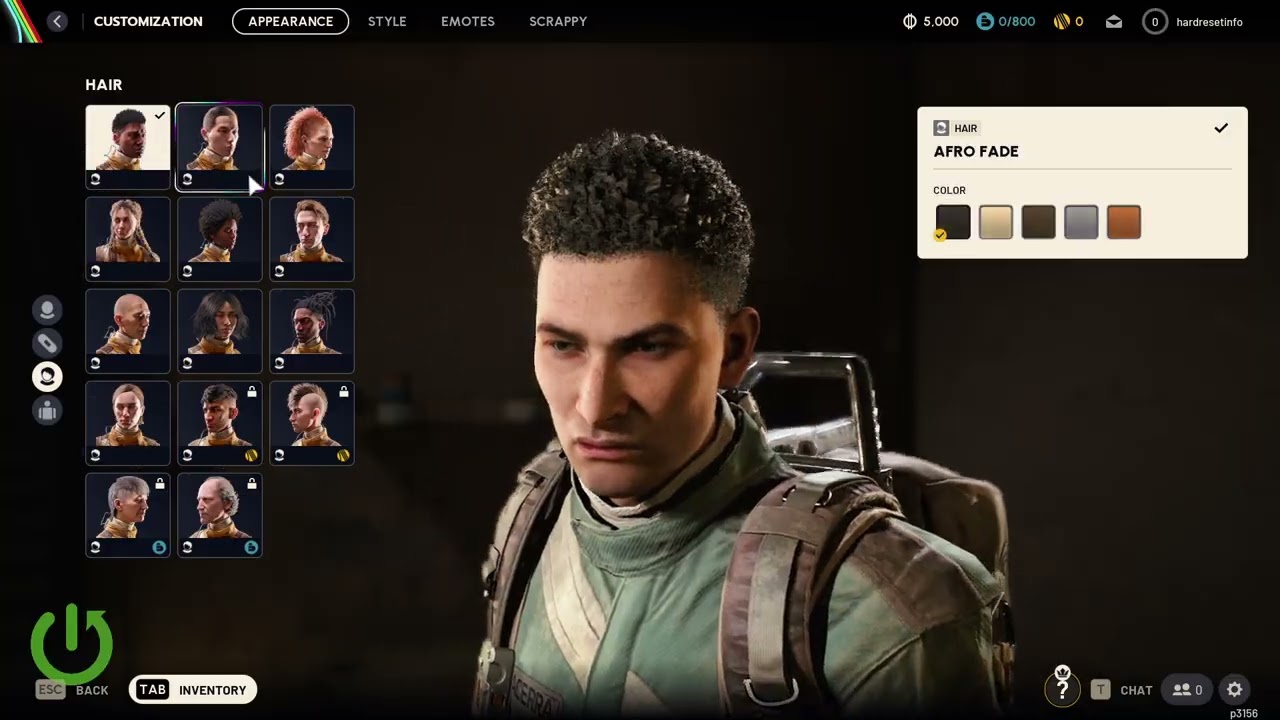Open the help question mark button

coord(1062,689)
